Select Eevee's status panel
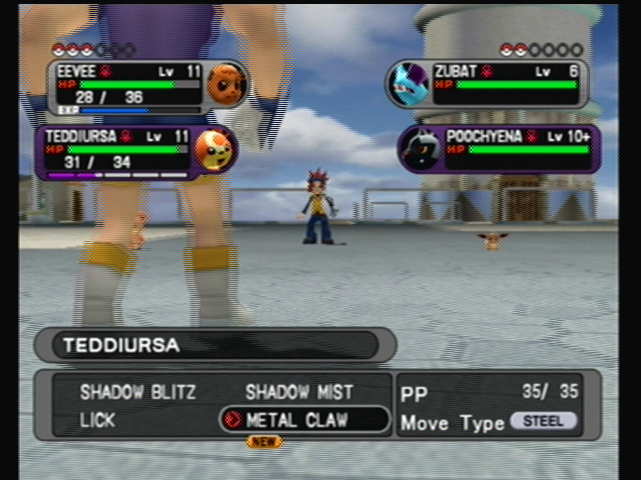The width and height of the screenshot is (641, 480). [146, 87]
